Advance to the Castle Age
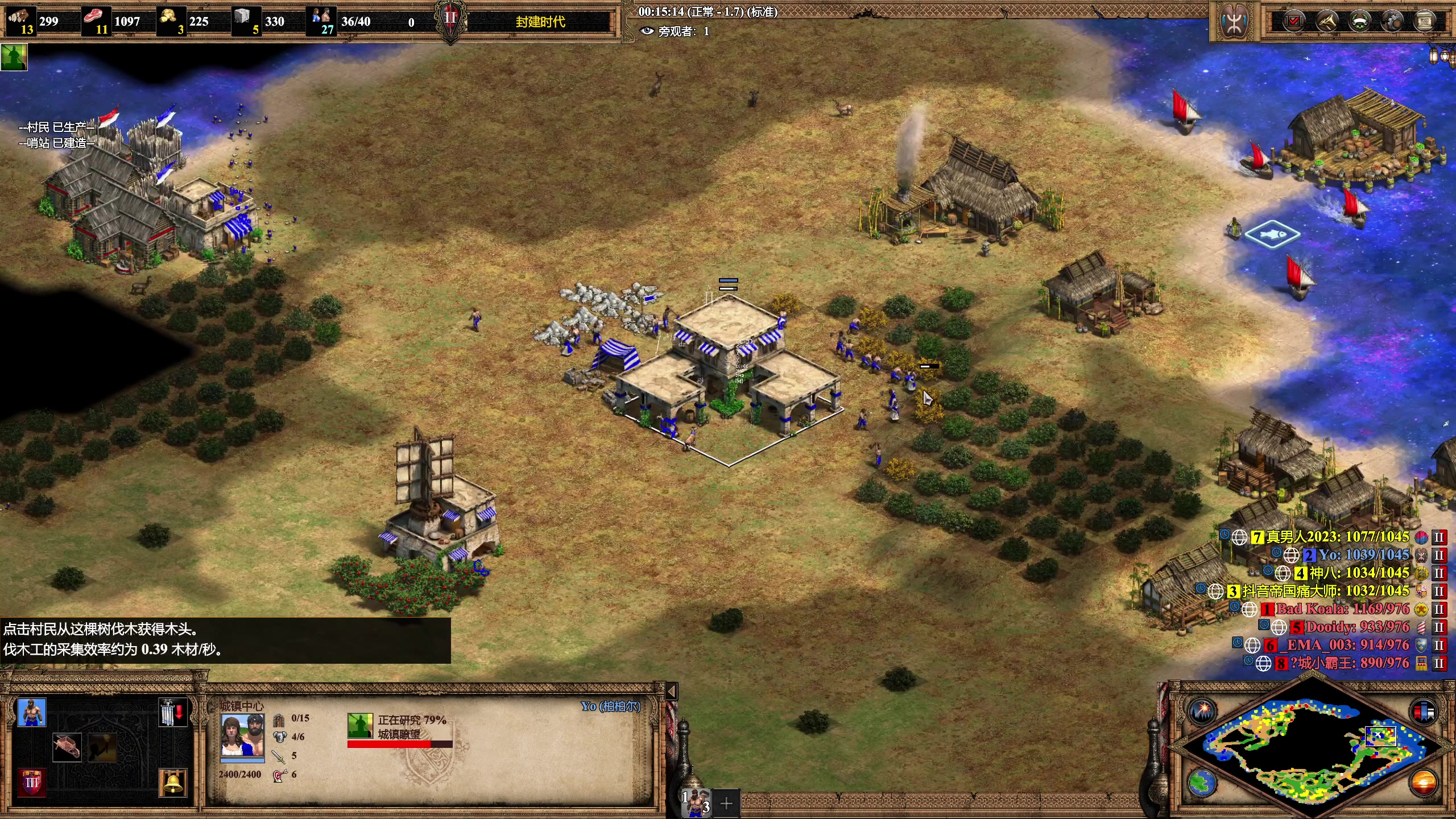Viewport: 1456px width, 819px height. tap(31, 782)
